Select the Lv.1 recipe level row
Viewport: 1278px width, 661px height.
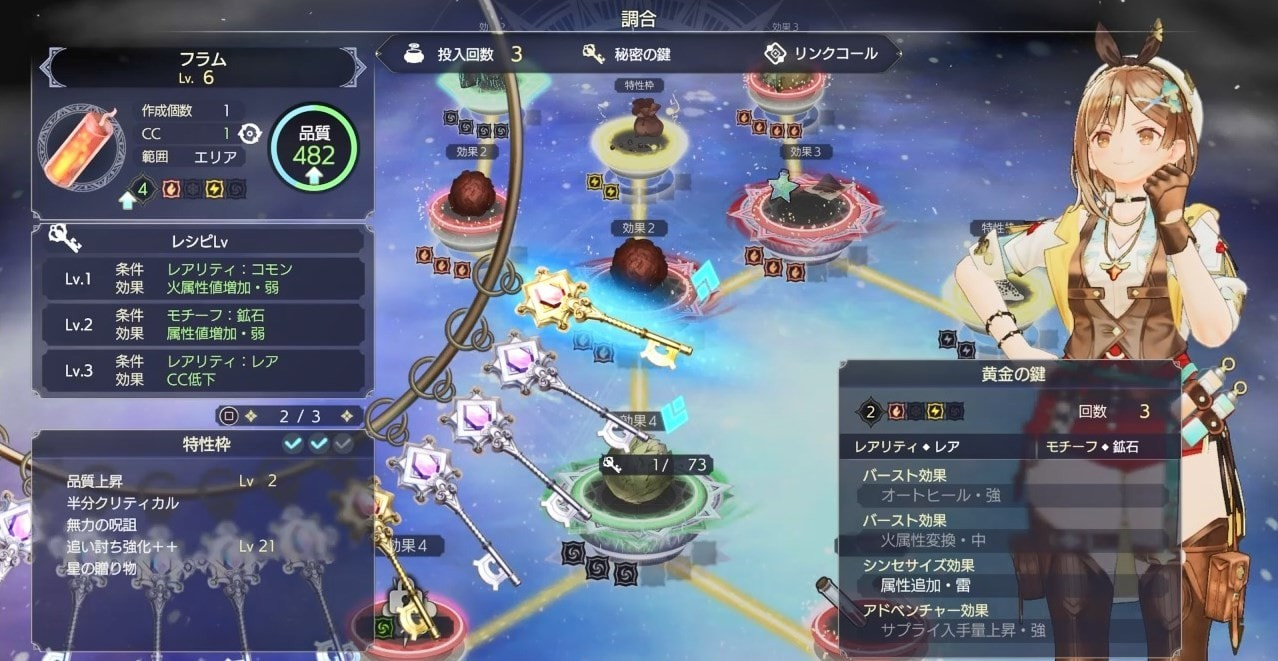(203, 279)
